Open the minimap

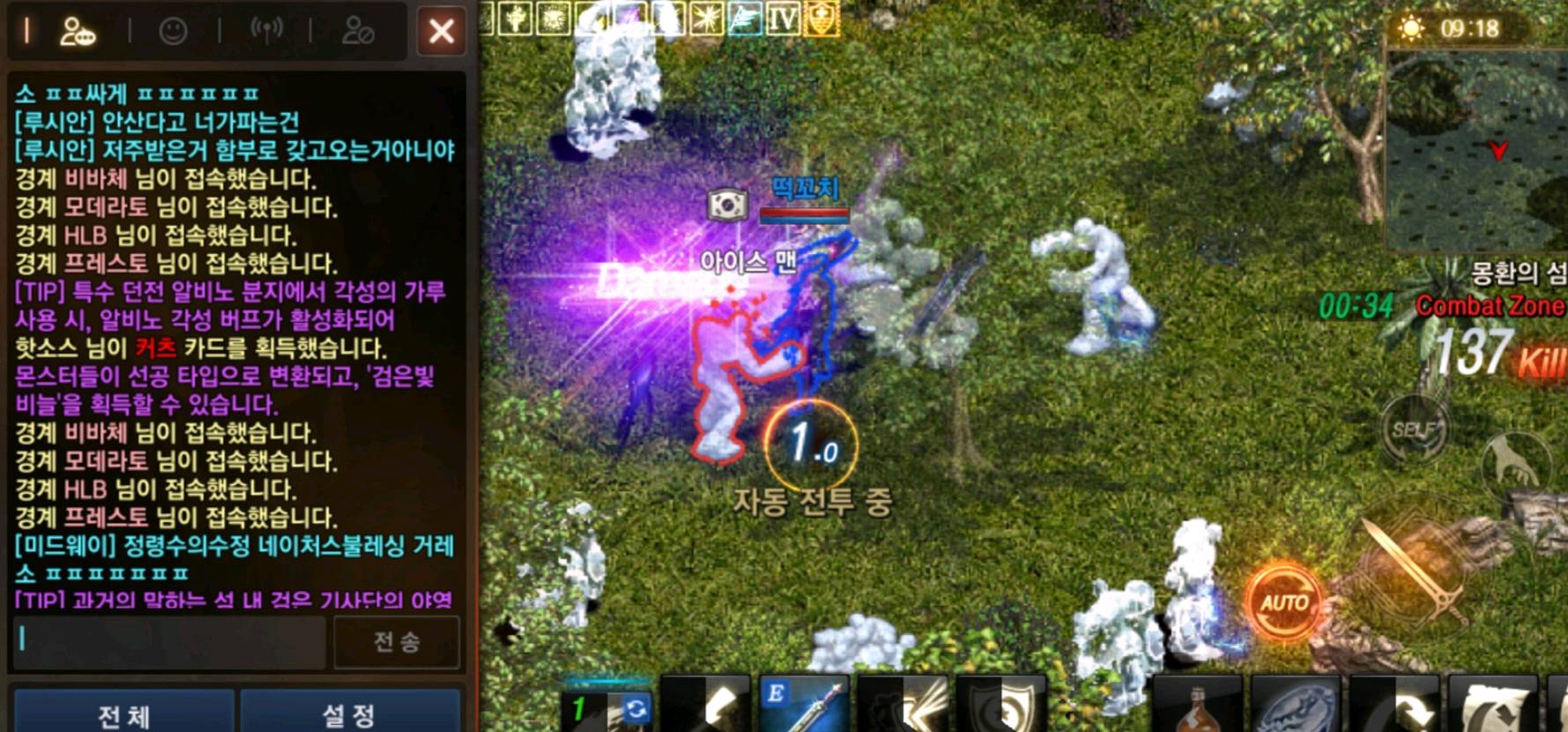[1476, 150]
